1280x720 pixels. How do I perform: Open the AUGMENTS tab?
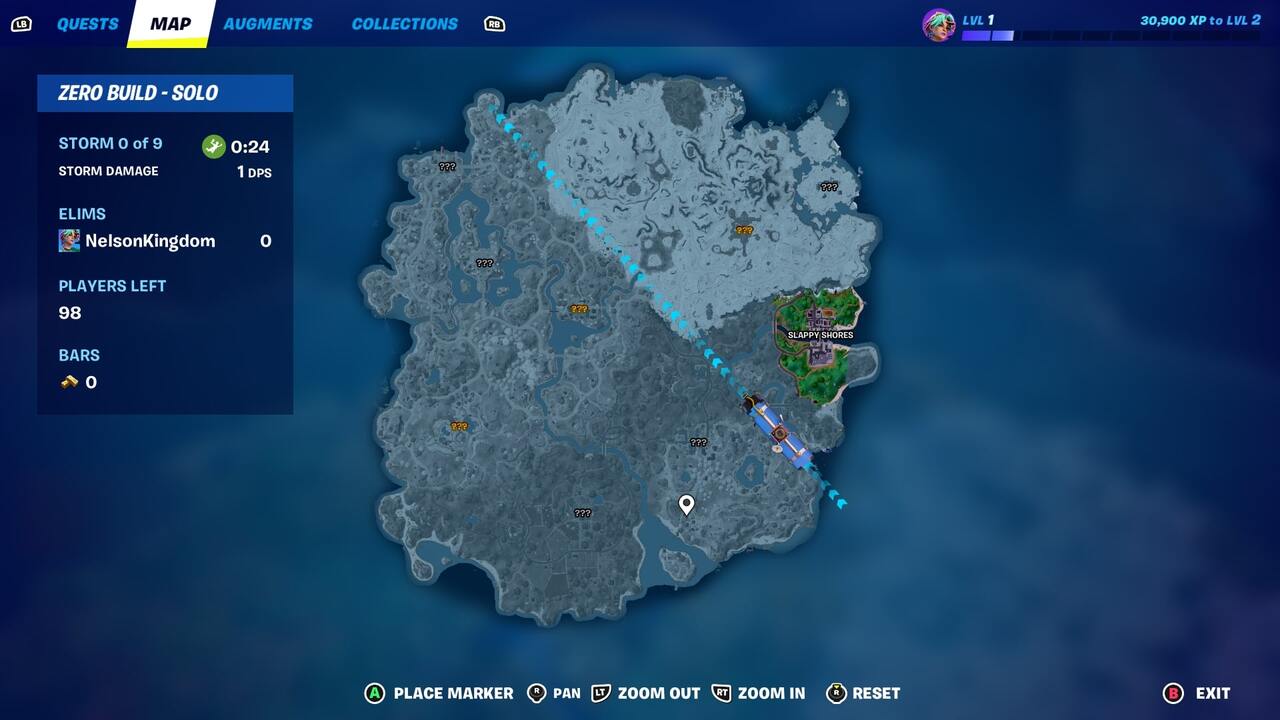[268, 23]
